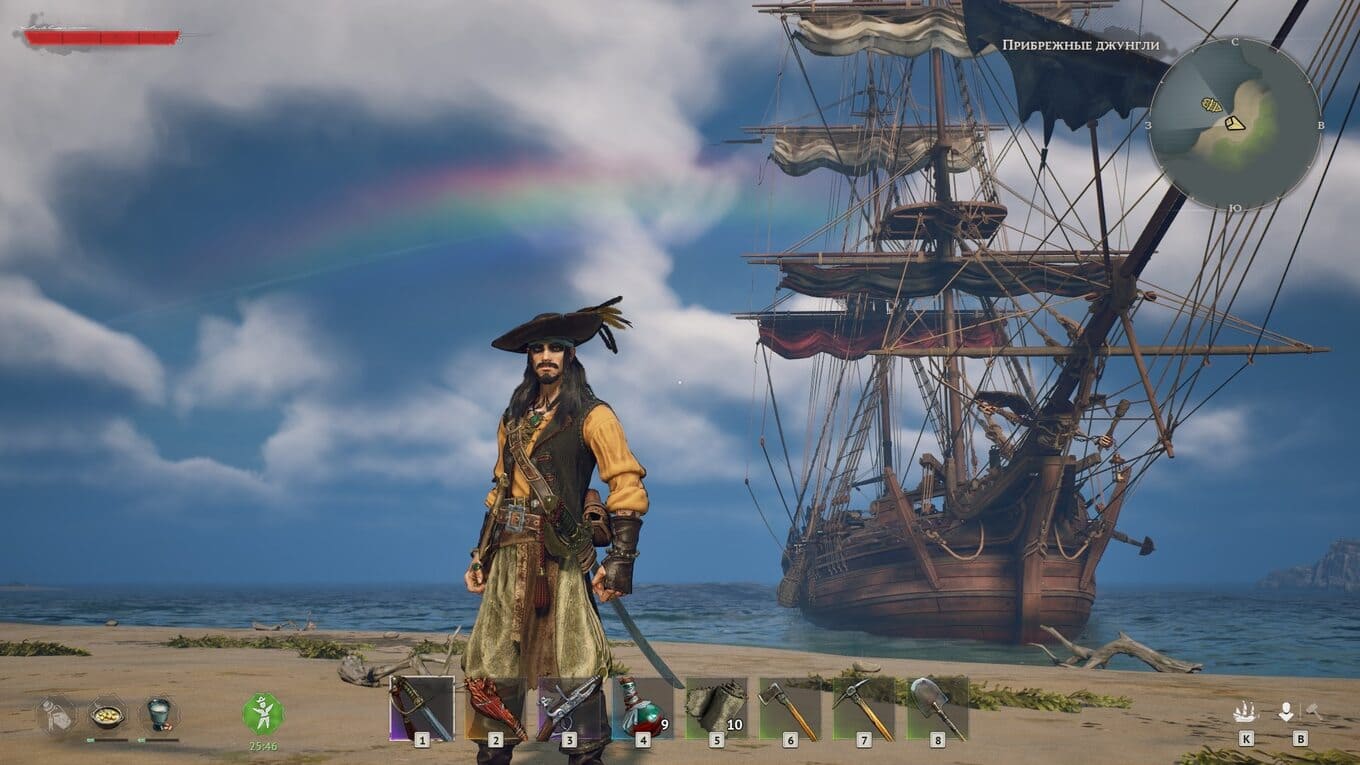Viewport: 1360px width, 765px height.
Task: Select the cutlass sword in hotbar slot 1
Action: [x=421, y=708]
